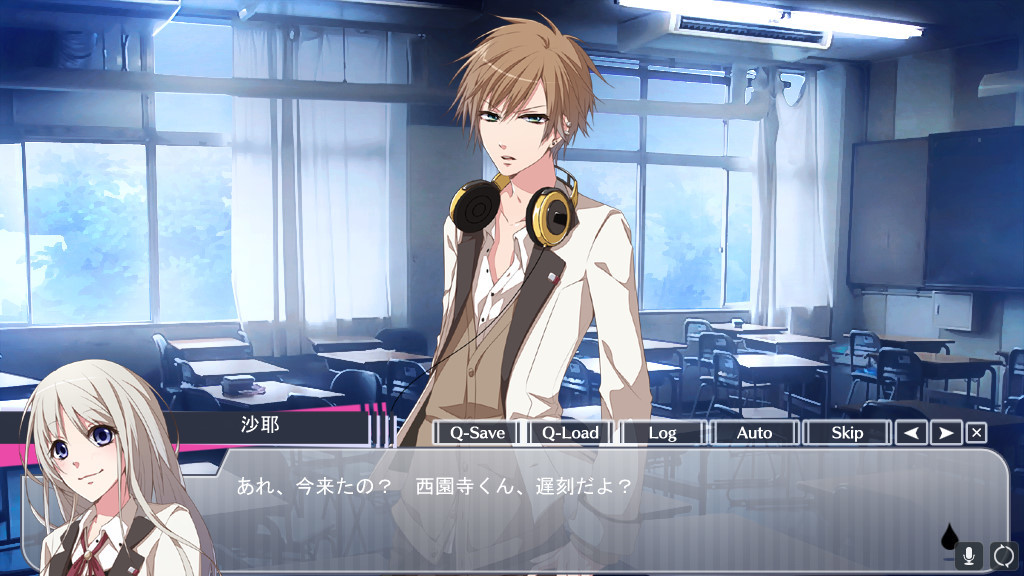Click the circular arrows refresh icon

point(1003,555)
